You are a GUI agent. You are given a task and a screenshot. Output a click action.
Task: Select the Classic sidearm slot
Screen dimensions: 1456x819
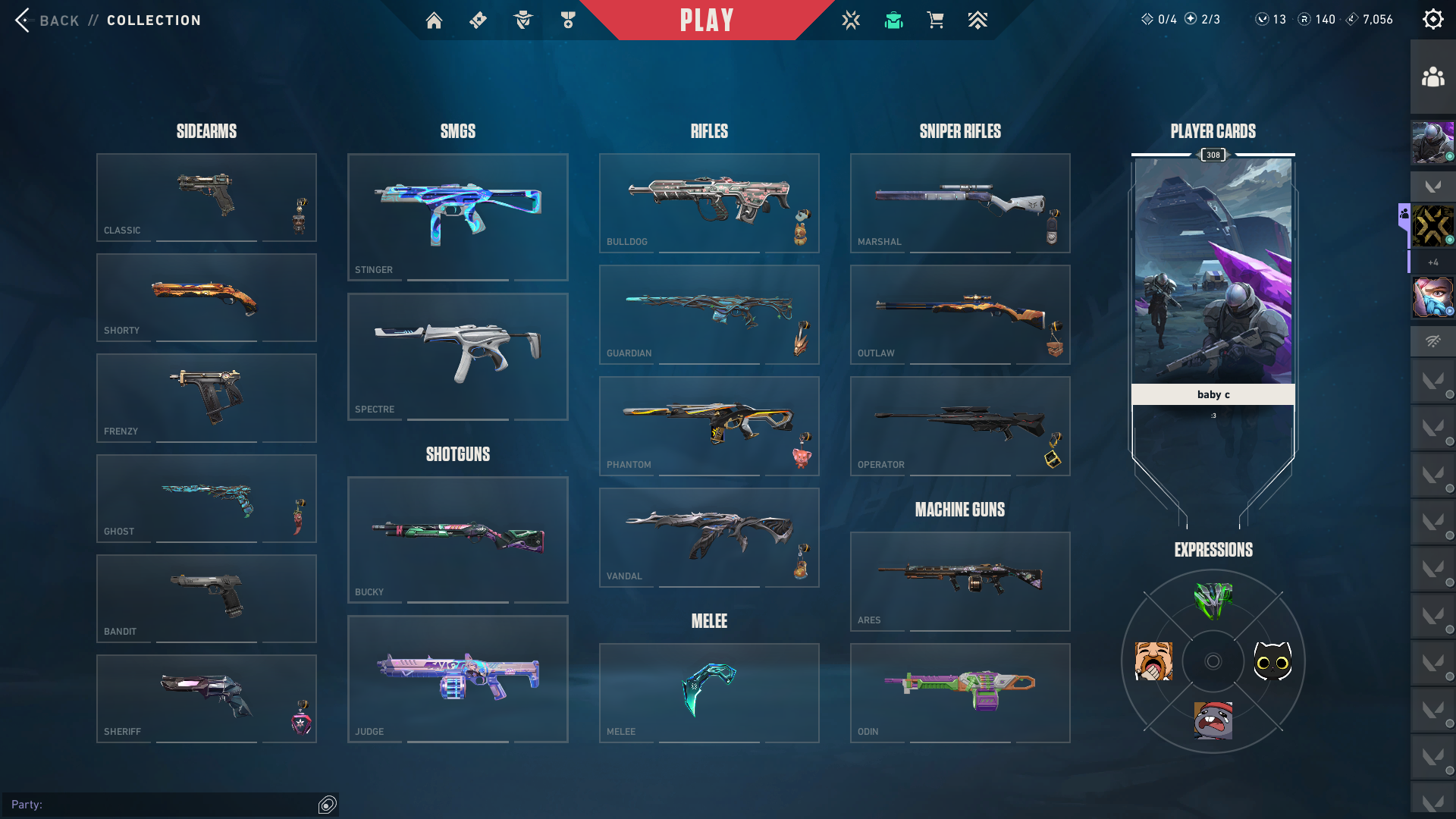point(206,197)
